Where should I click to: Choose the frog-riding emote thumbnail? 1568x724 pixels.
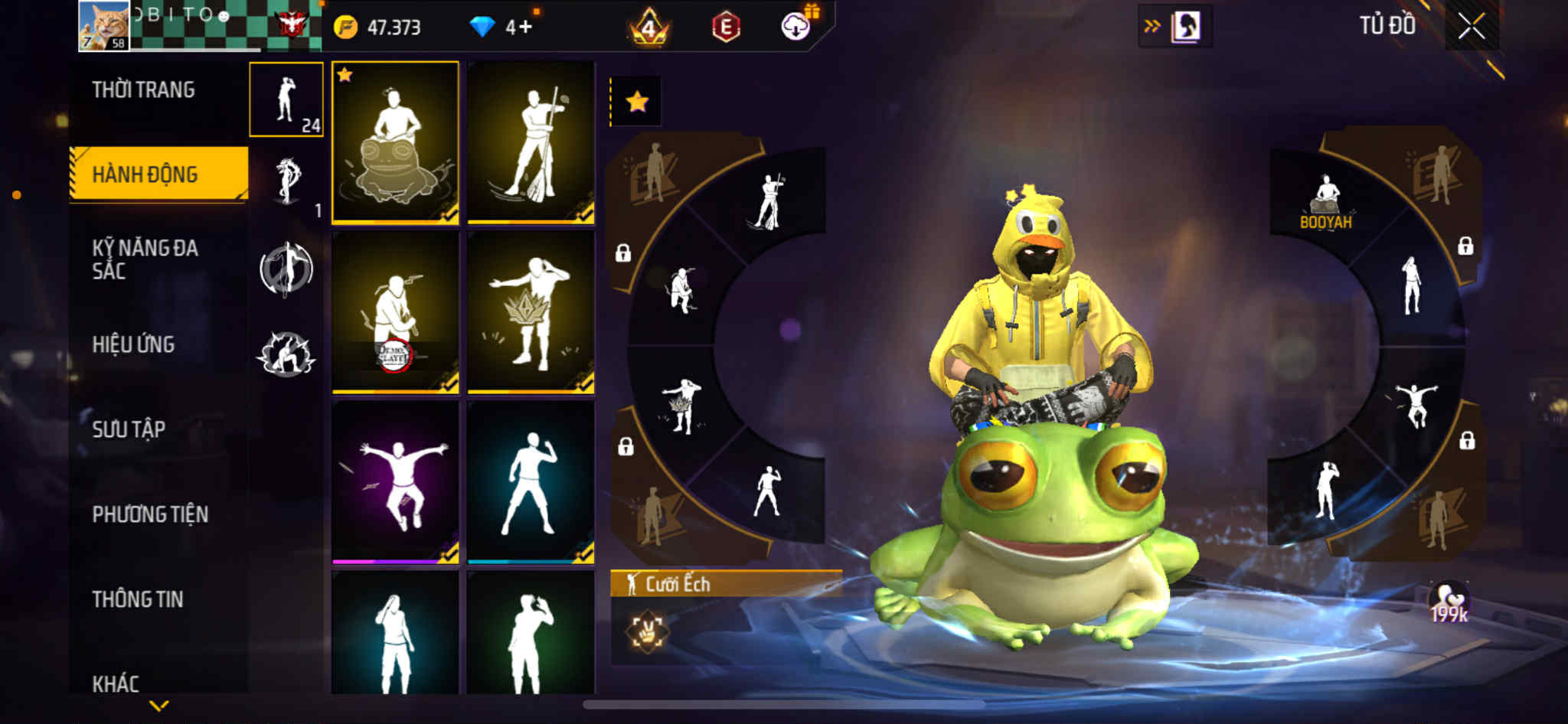point(395,143)
